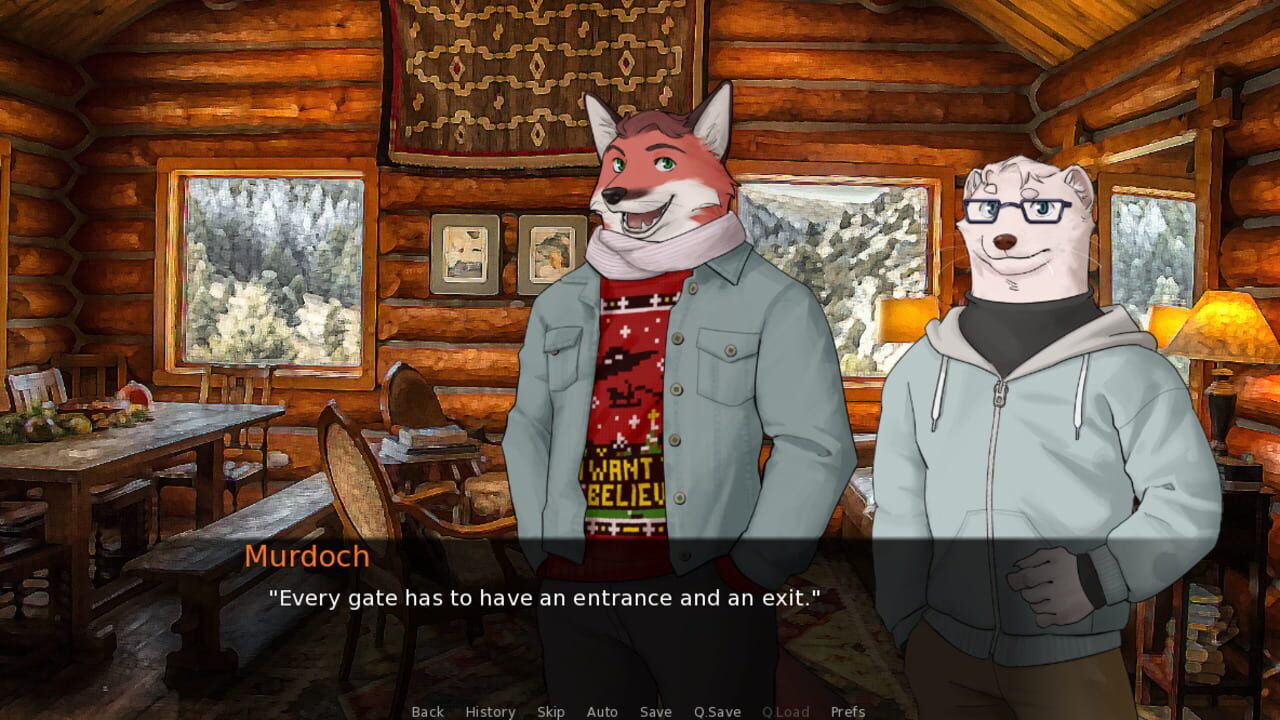Open the Prefs settings screen

(x=848, y=712)
